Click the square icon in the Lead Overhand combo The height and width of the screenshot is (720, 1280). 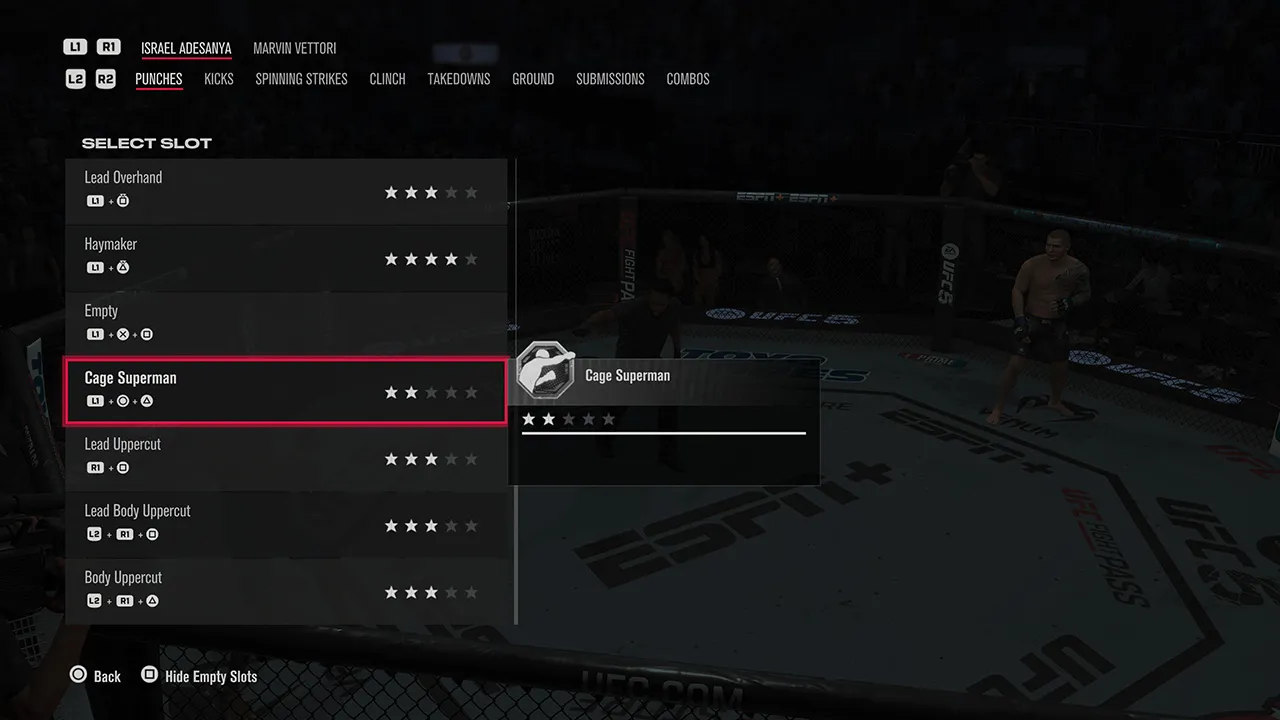point(125,200)
